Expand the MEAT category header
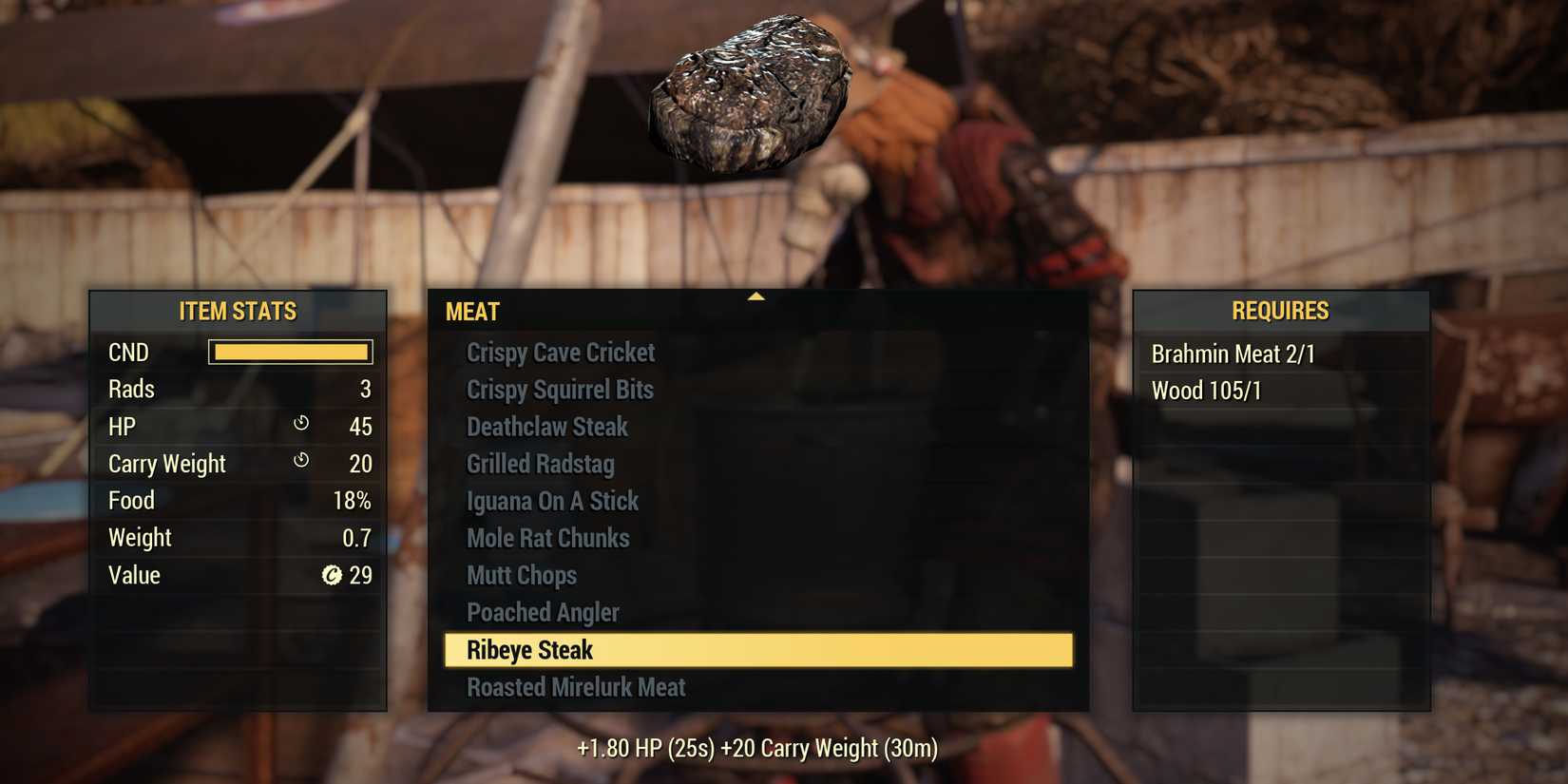The image size is (1568, 784). coord(472,311)
